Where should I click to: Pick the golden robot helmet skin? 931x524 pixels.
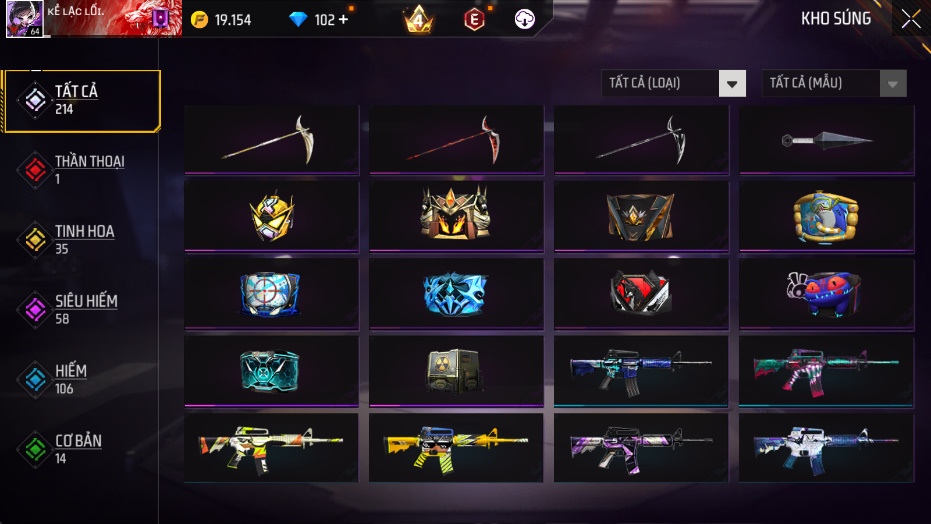point(271,215)
